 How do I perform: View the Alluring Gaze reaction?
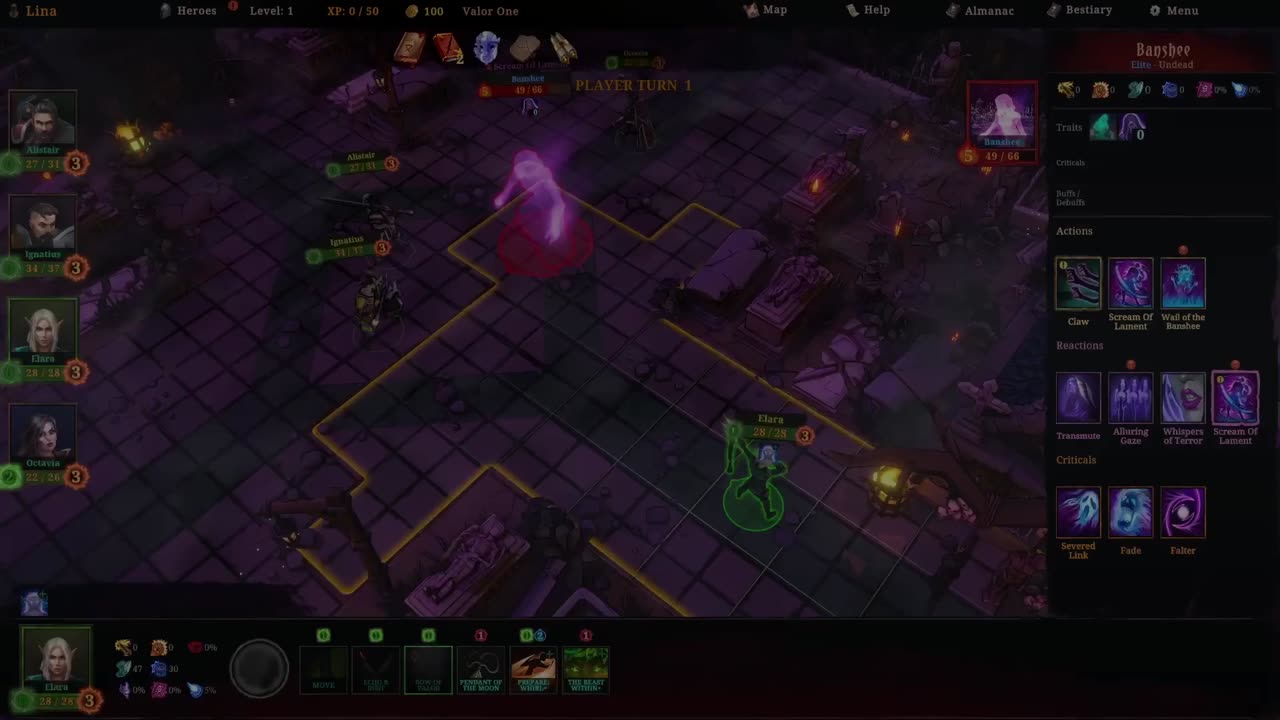pos(1130,398)
